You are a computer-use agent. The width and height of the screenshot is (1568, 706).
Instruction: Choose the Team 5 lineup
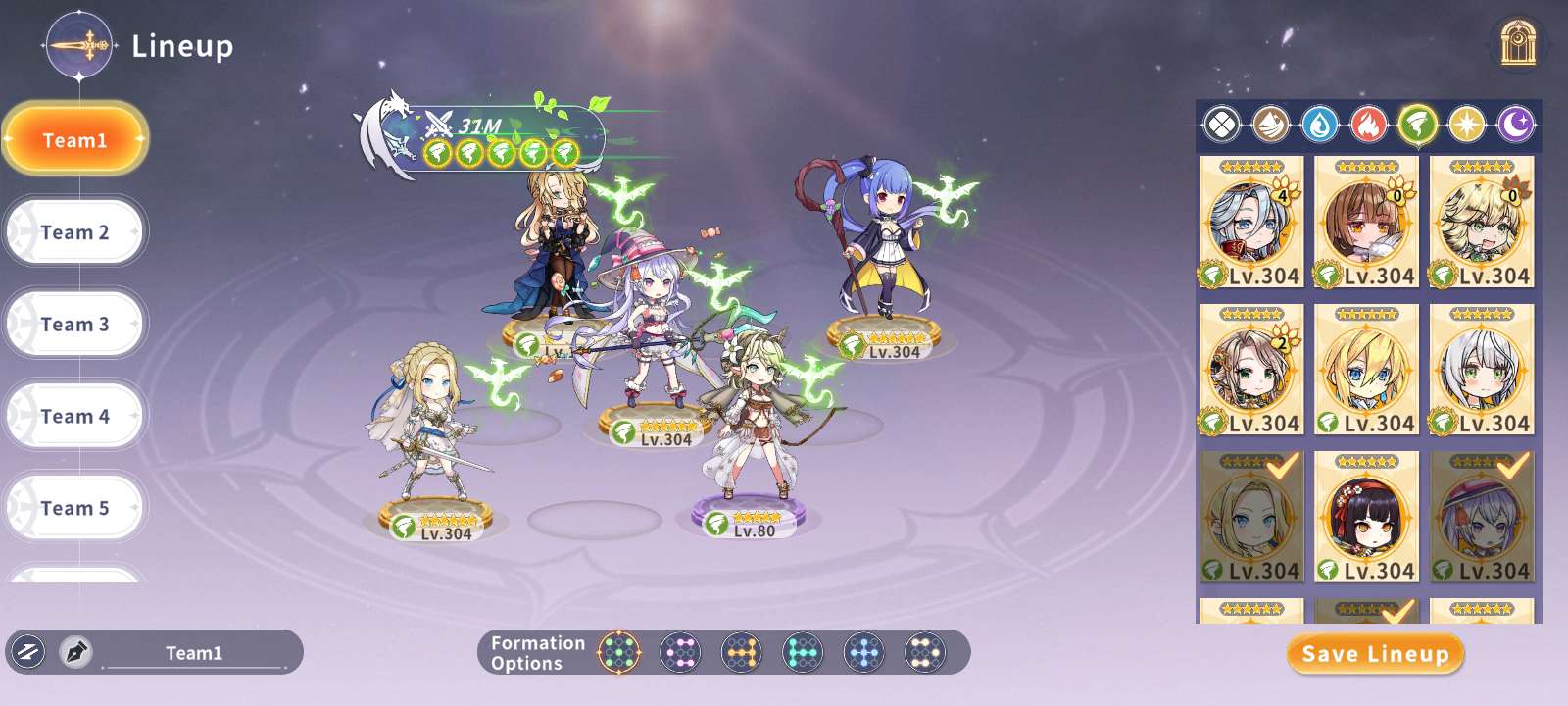75,508
